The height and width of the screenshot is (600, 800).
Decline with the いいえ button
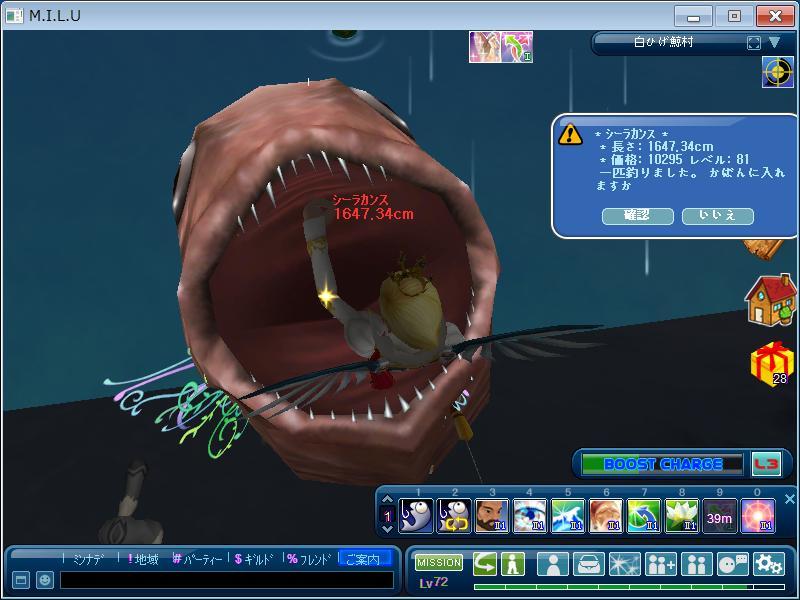717,215
